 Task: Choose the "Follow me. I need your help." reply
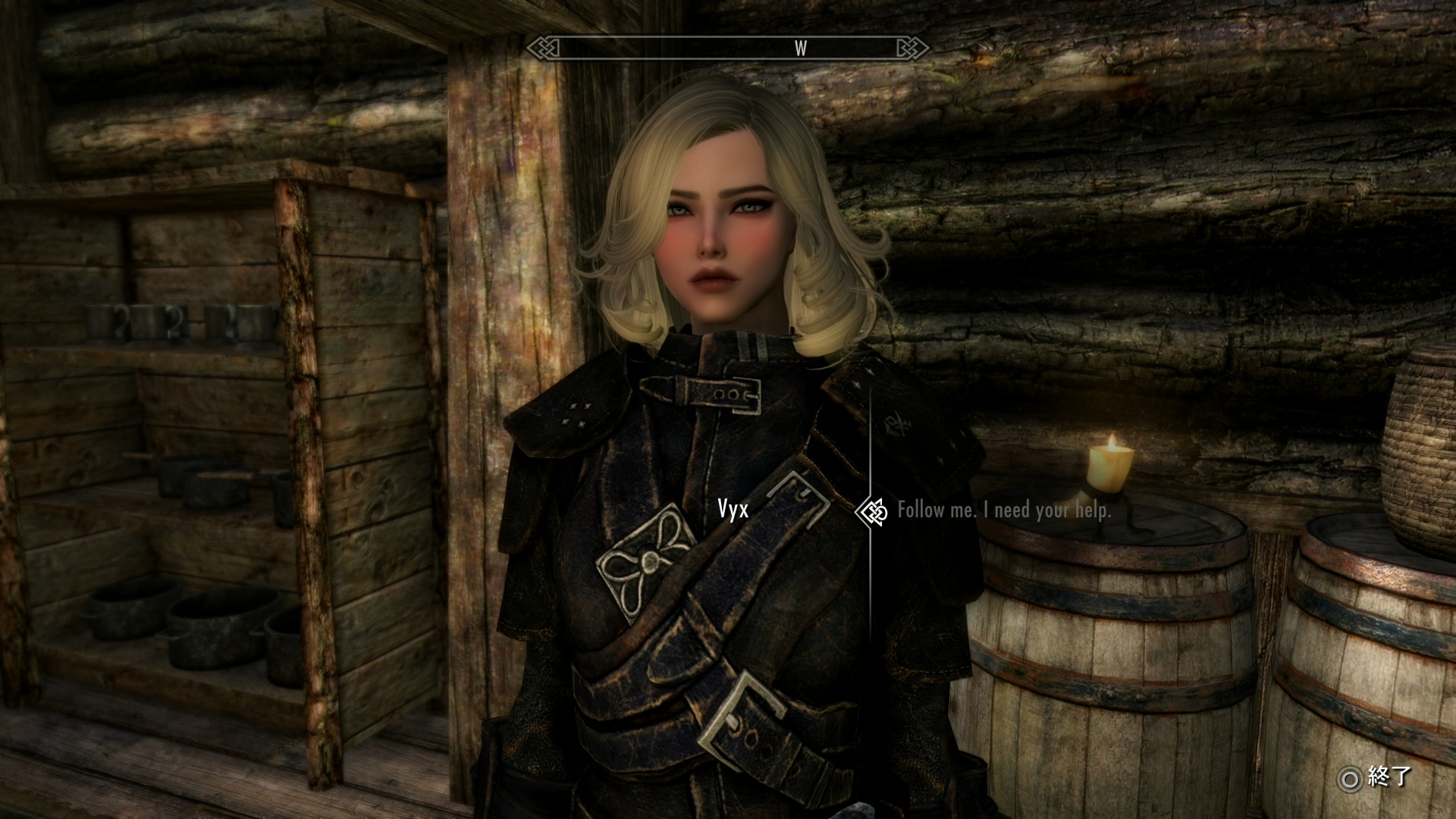tap(1004, 510)
